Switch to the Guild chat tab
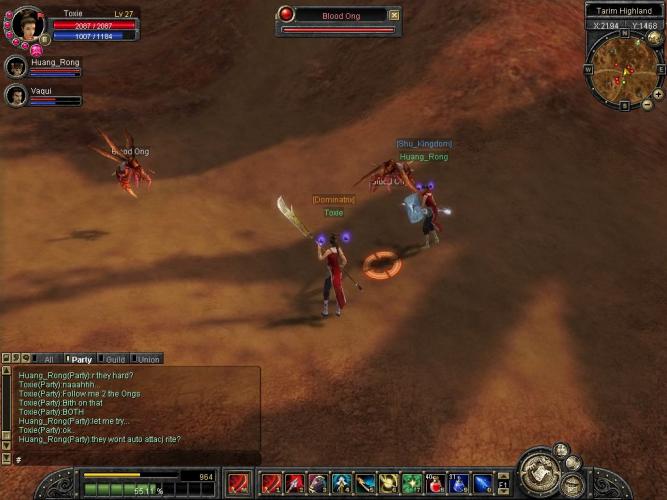The height and width of the screenshot is (500, 667). pyautogui.click(x=115, y=358)
